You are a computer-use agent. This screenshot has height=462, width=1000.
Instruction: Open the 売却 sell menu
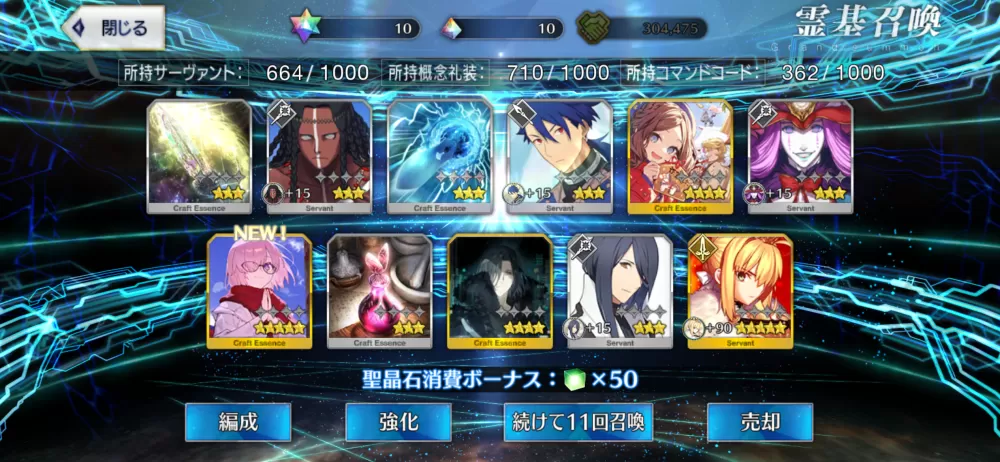pos(759,422)
